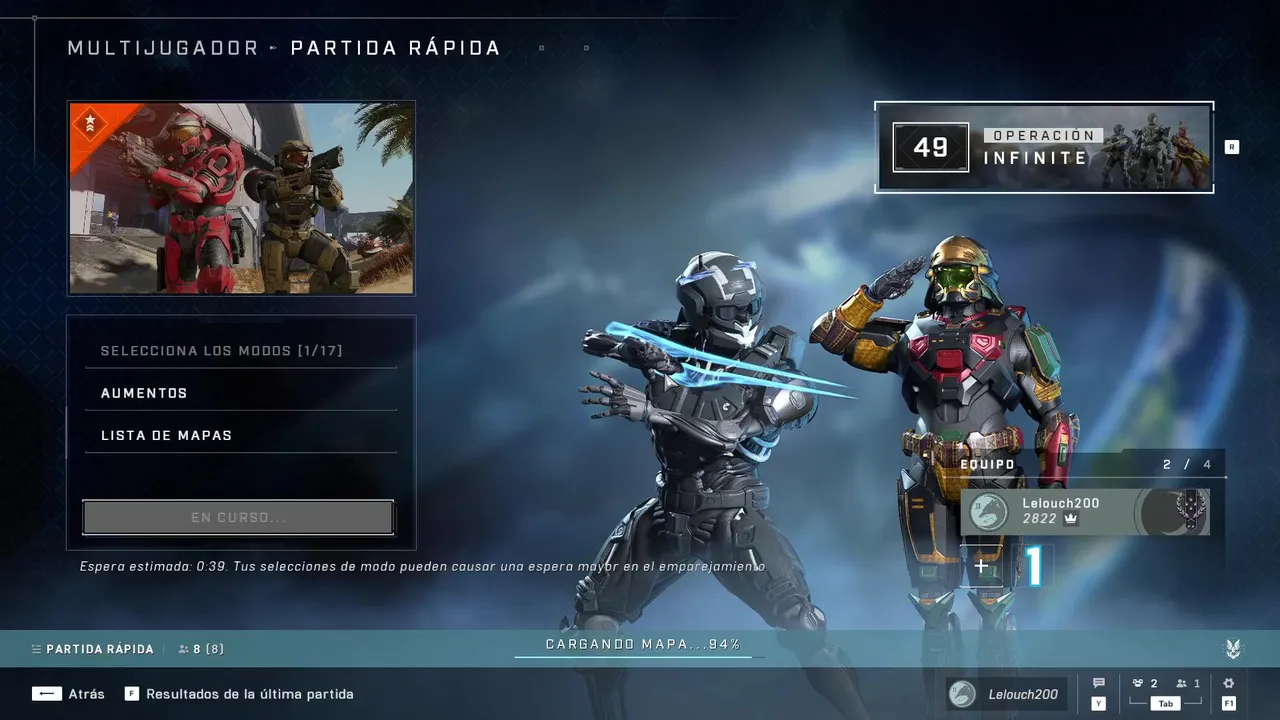The width and height of the screenshot is (1280, 720).
Task: Open the chat speech bubble icon
Action: click(x=1099, y=684)
